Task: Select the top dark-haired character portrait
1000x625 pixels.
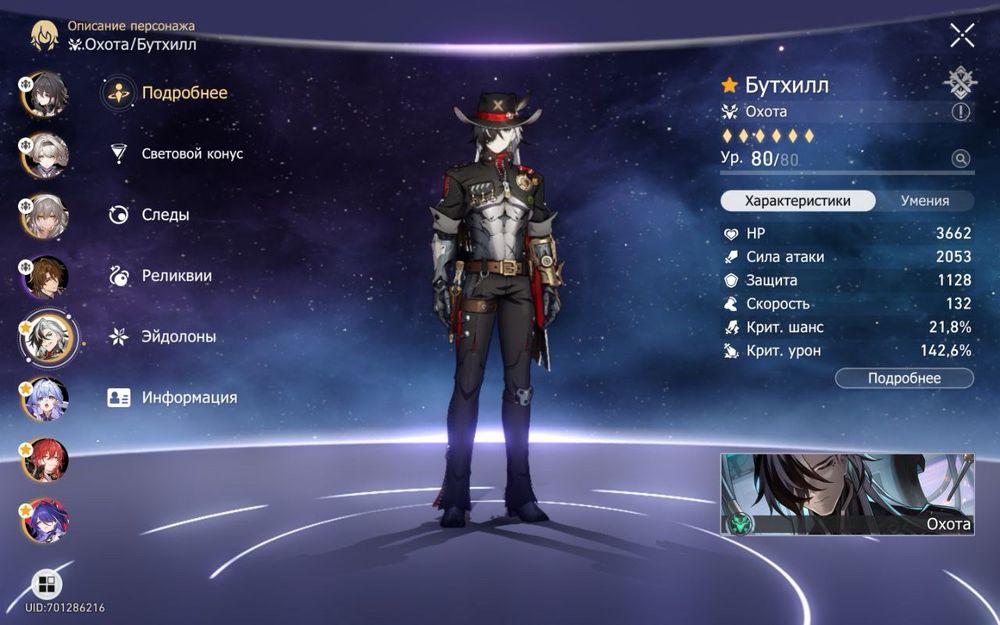Action: 44,94
